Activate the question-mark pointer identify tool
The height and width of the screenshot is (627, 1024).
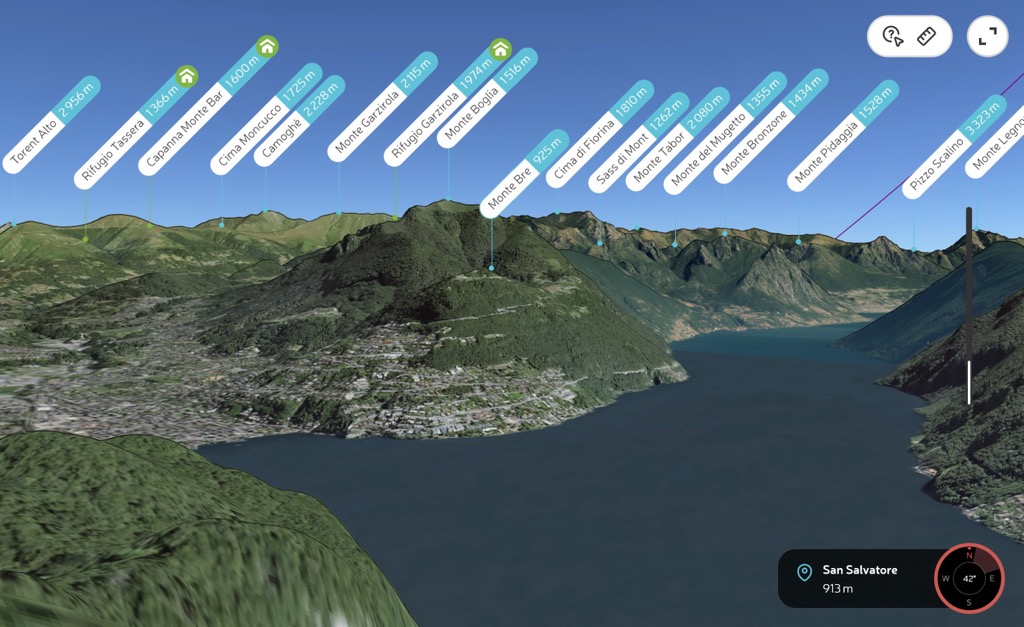click(893, 37)
